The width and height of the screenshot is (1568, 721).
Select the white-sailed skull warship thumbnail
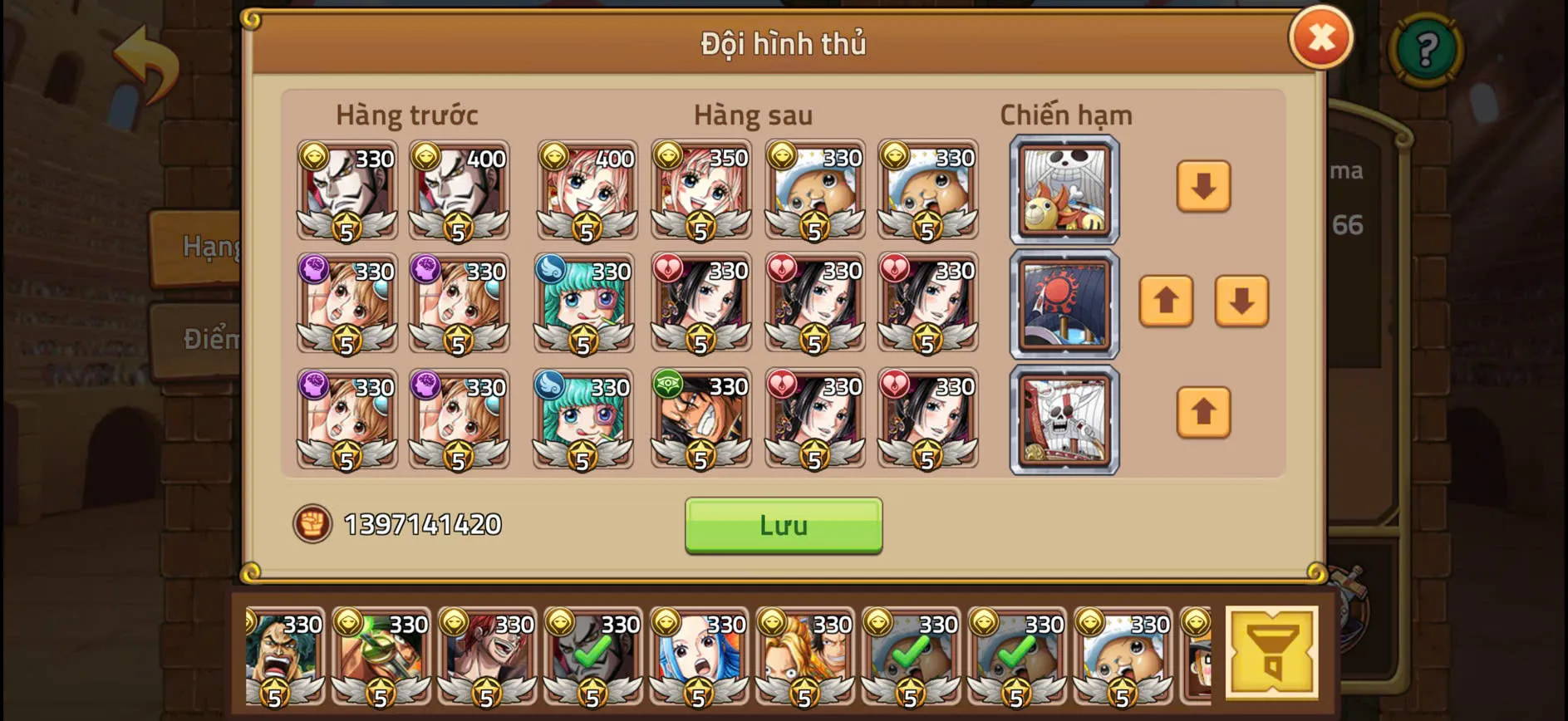1064,419
